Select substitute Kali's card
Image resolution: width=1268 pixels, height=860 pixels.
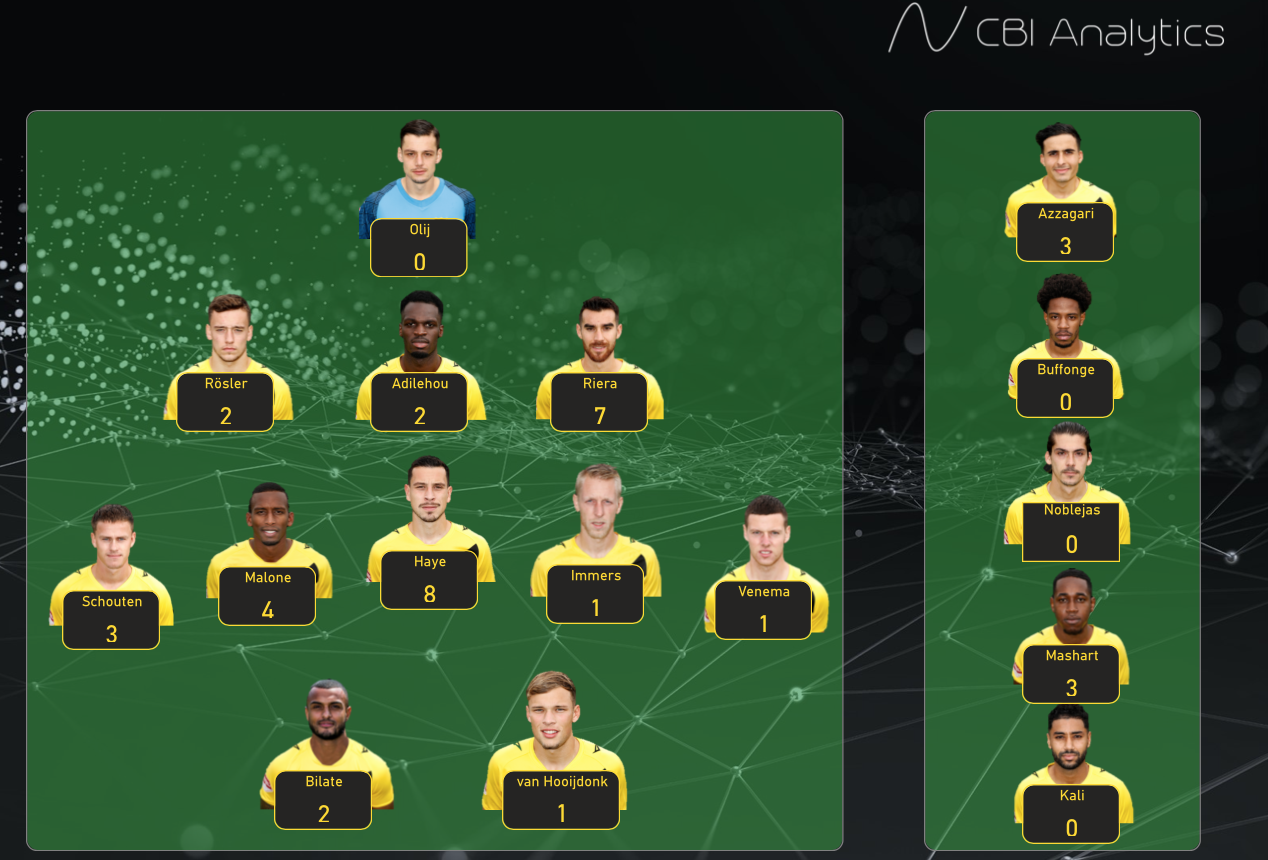1071,813
